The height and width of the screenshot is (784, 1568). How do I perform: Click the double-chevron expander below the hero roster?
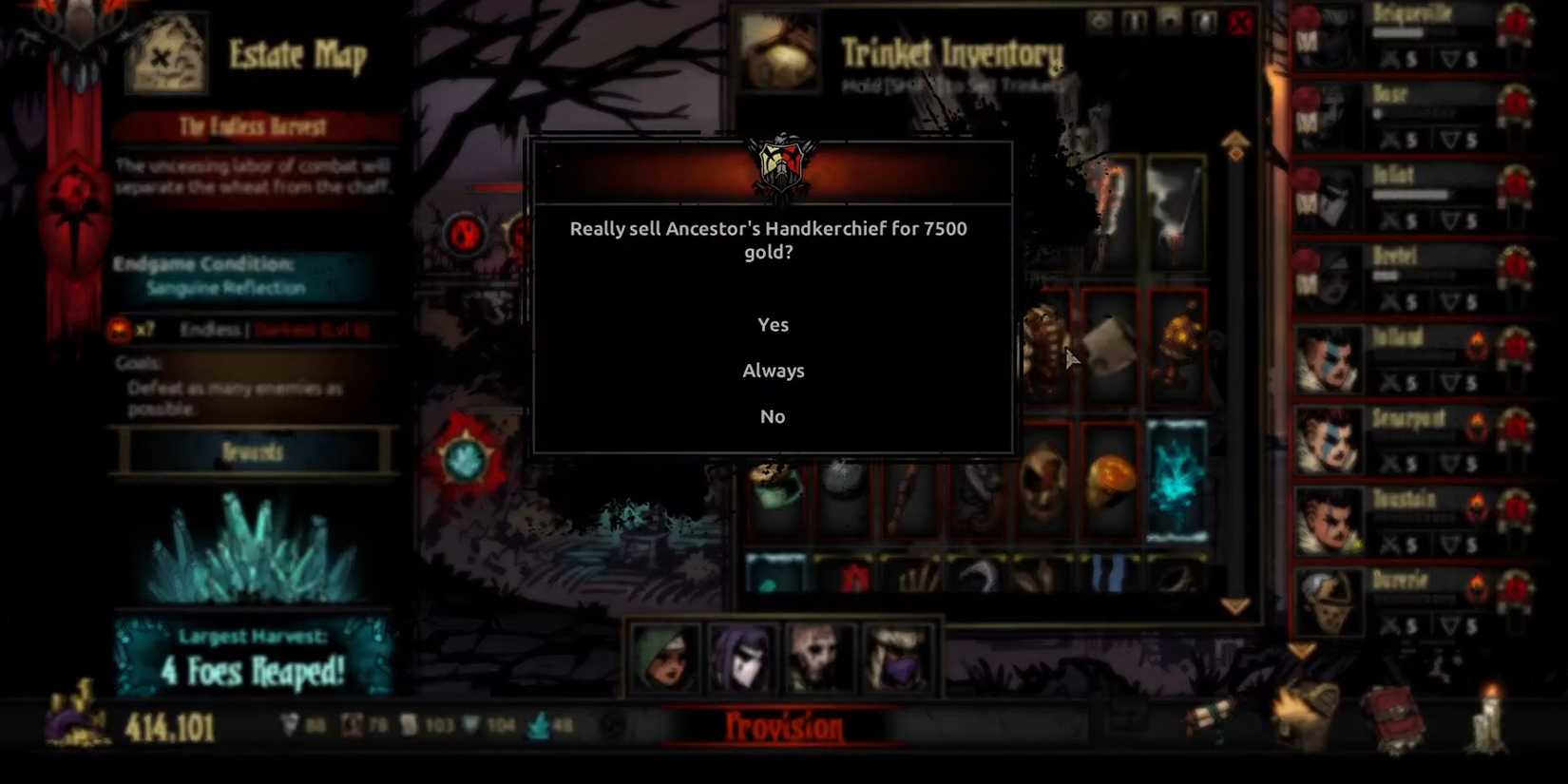click(x=1299, y=649)
